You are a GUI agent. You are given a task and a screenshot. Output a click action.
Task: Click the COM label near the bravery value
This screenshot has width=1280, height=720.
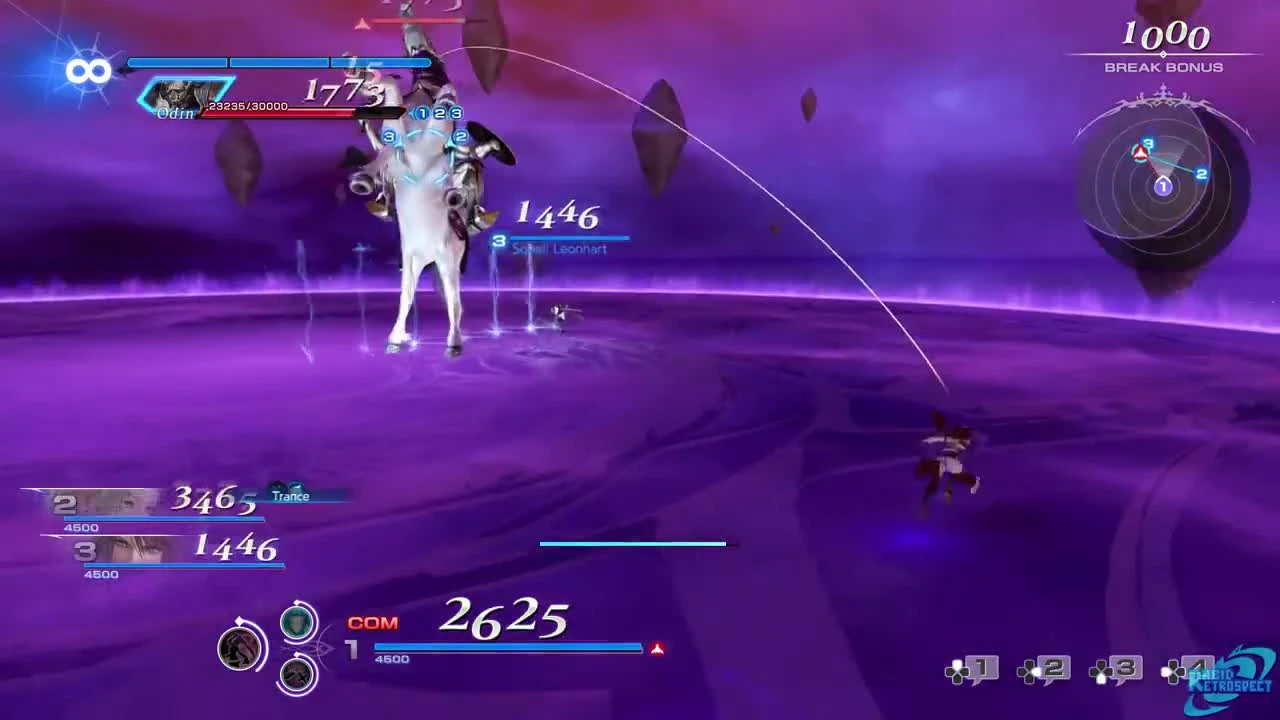371,622
